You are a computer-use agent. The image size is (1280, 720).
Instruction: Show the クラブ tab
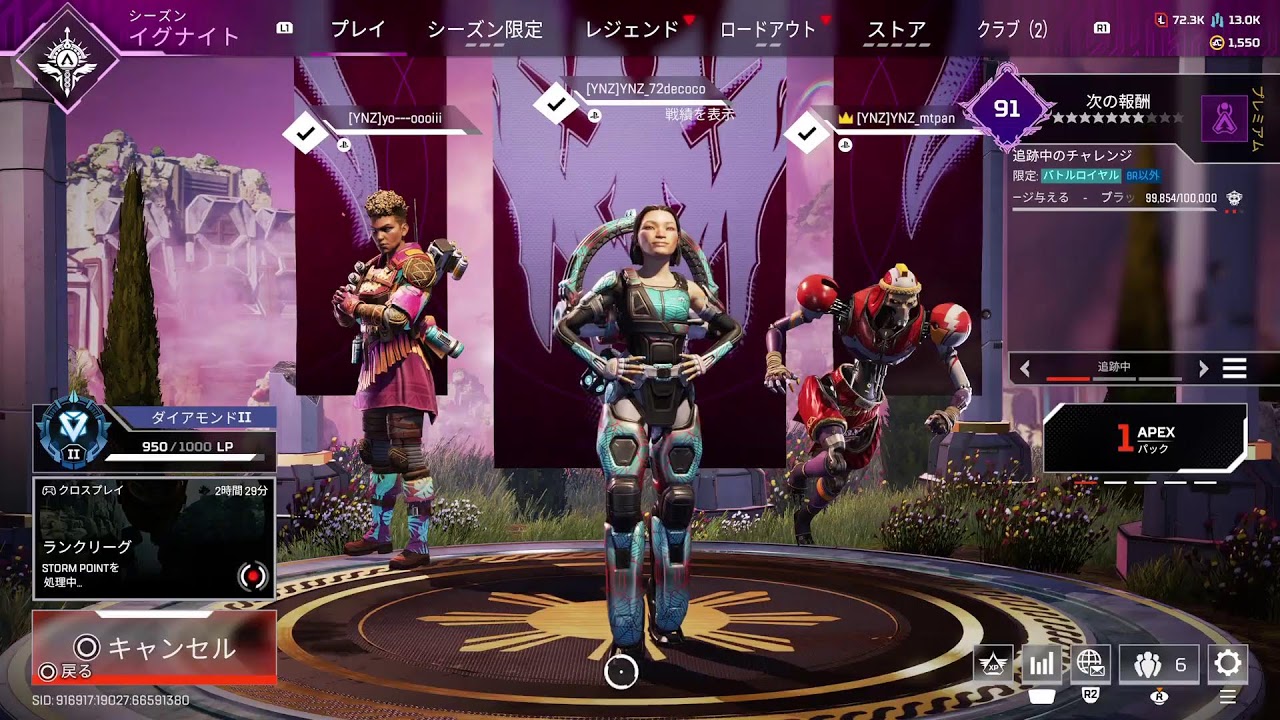coord(1012,30)
